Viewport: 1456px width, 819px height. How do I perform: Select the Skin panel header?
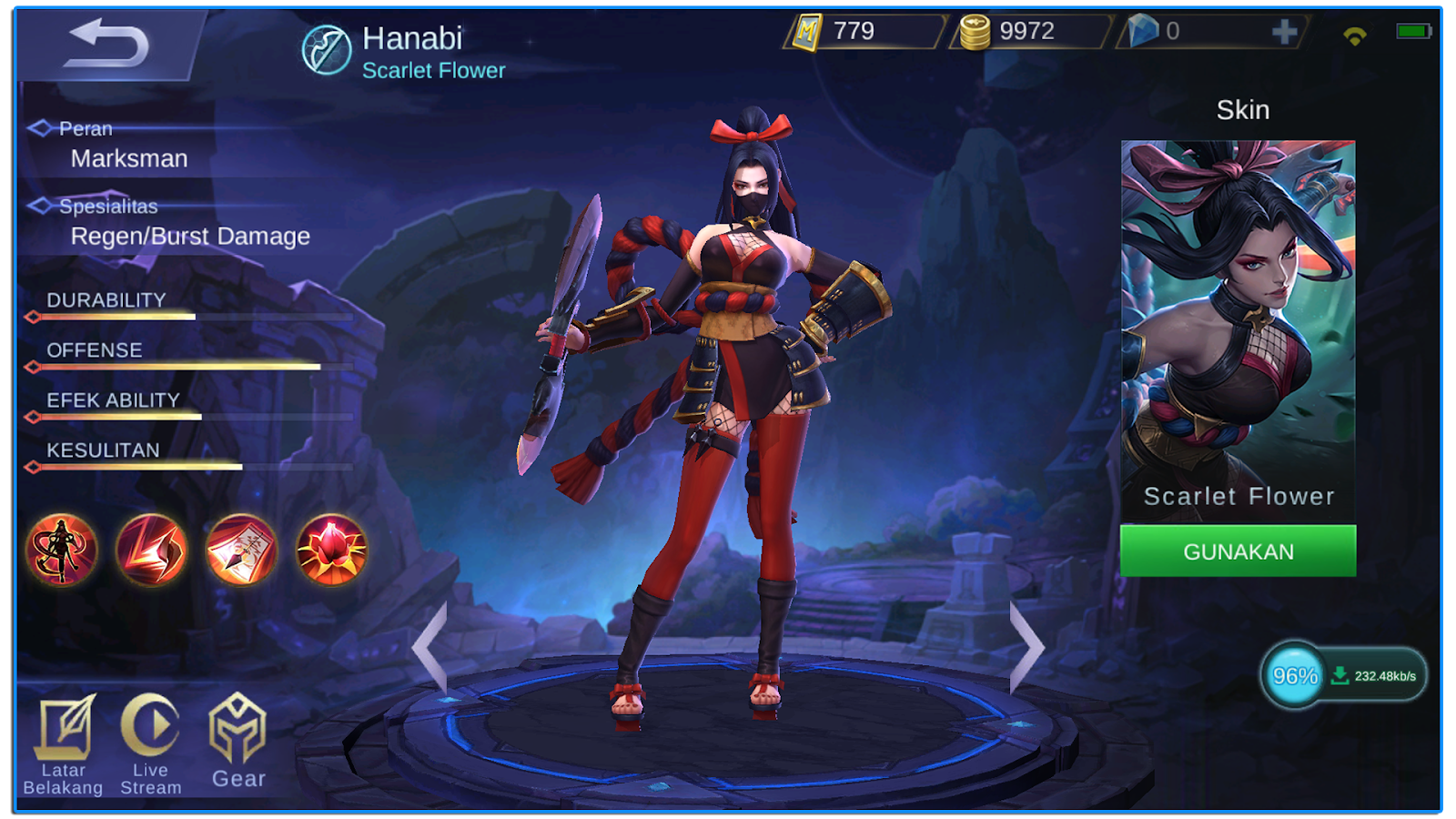tap(1242, 109)
